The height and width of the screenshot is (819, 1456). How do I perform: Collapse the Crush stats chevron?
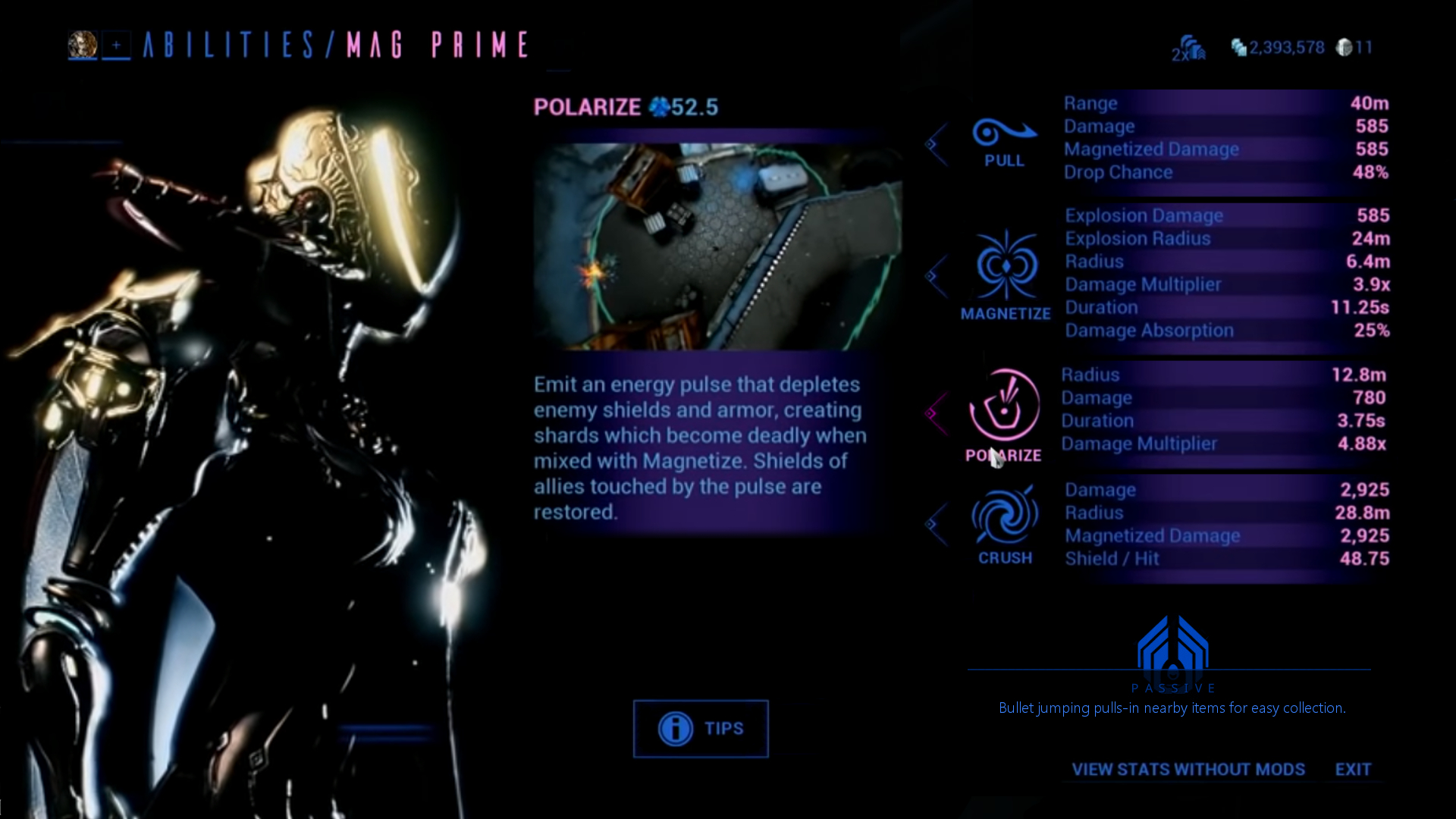(x=934, y=523)
